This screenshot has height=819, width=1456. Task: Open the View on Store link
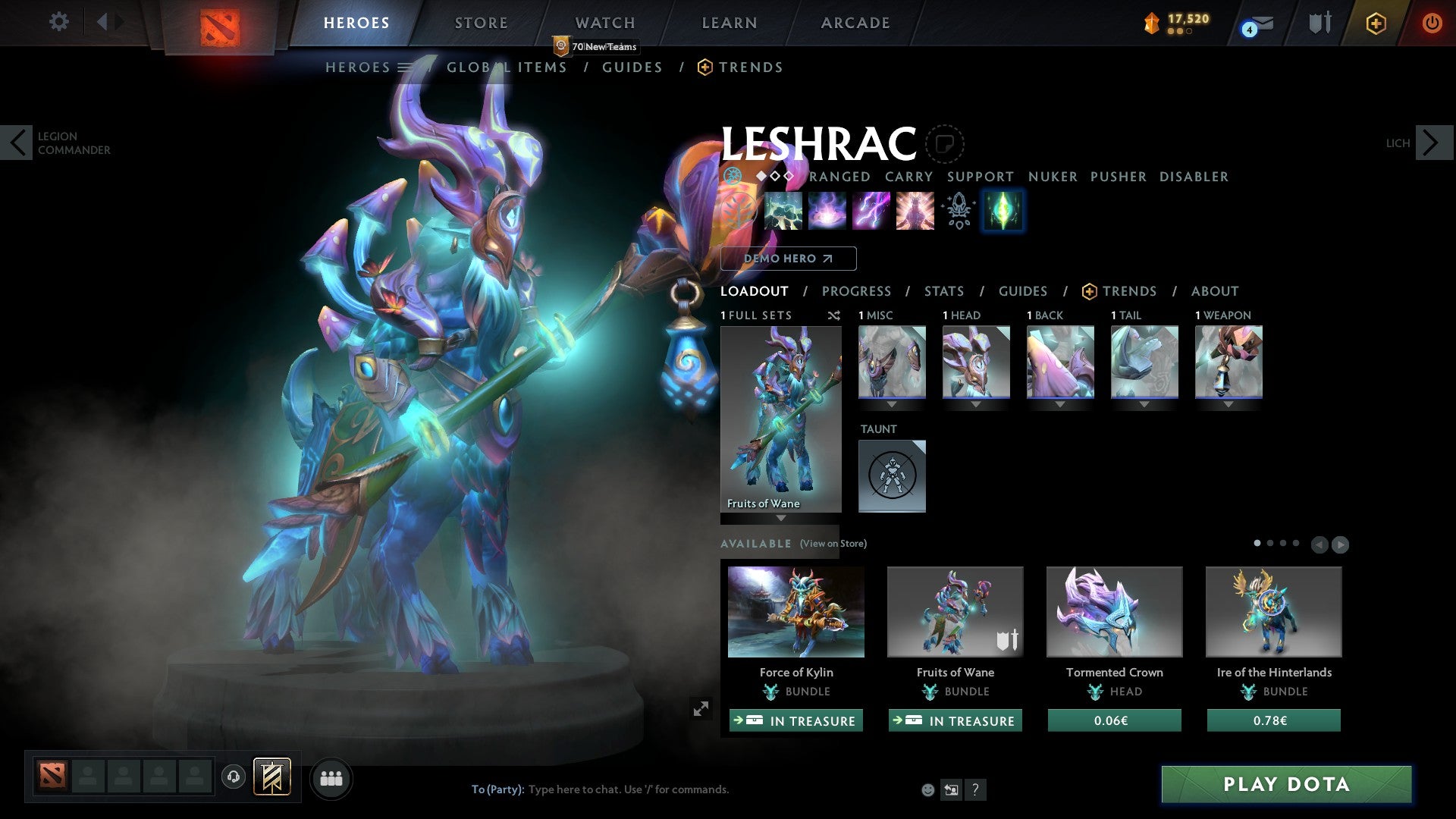click(833, 544)
